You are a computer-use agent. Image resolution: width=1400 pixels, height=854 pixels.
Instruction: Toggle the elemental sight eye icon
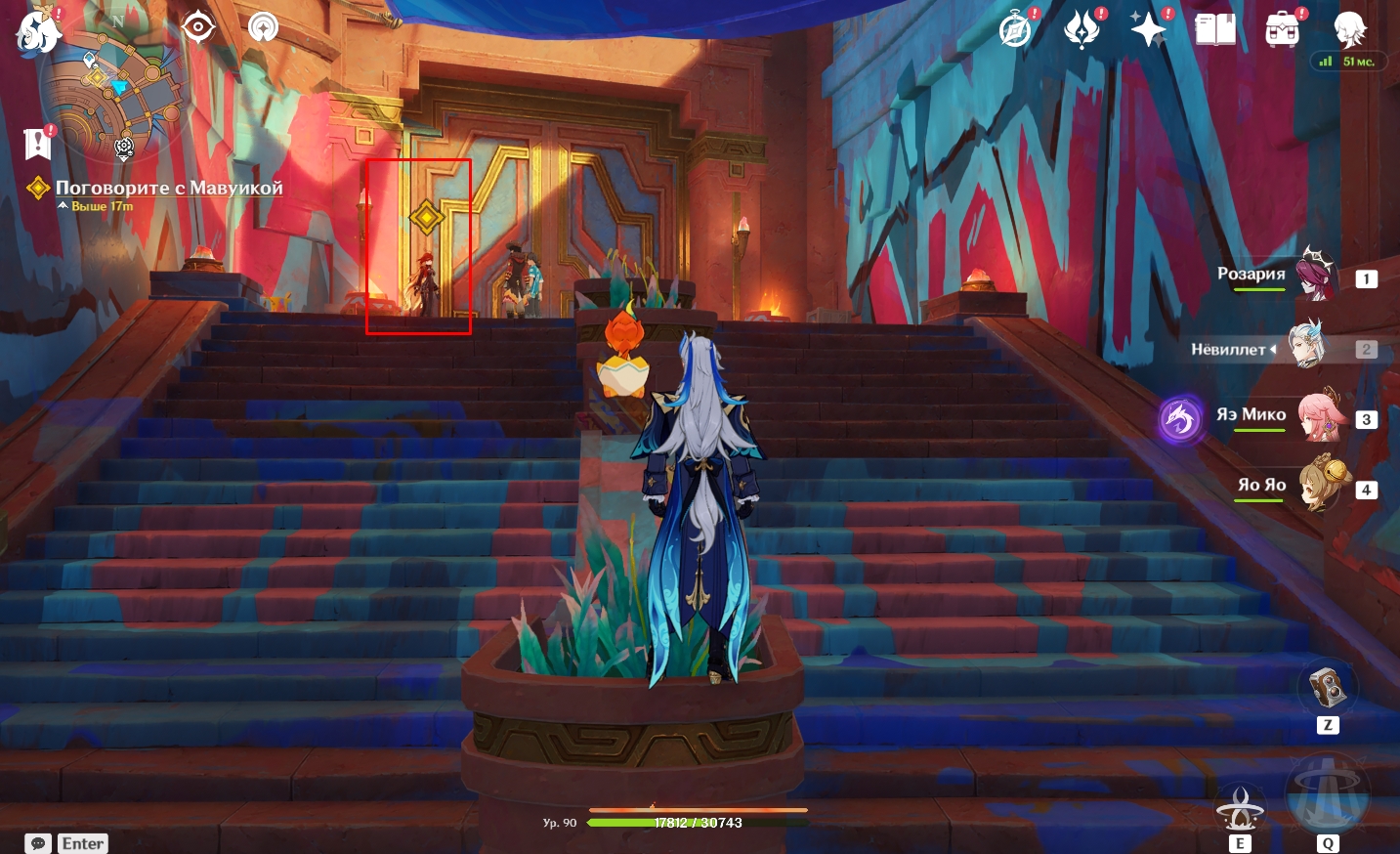pyautogui.click(x=198, y=27)
